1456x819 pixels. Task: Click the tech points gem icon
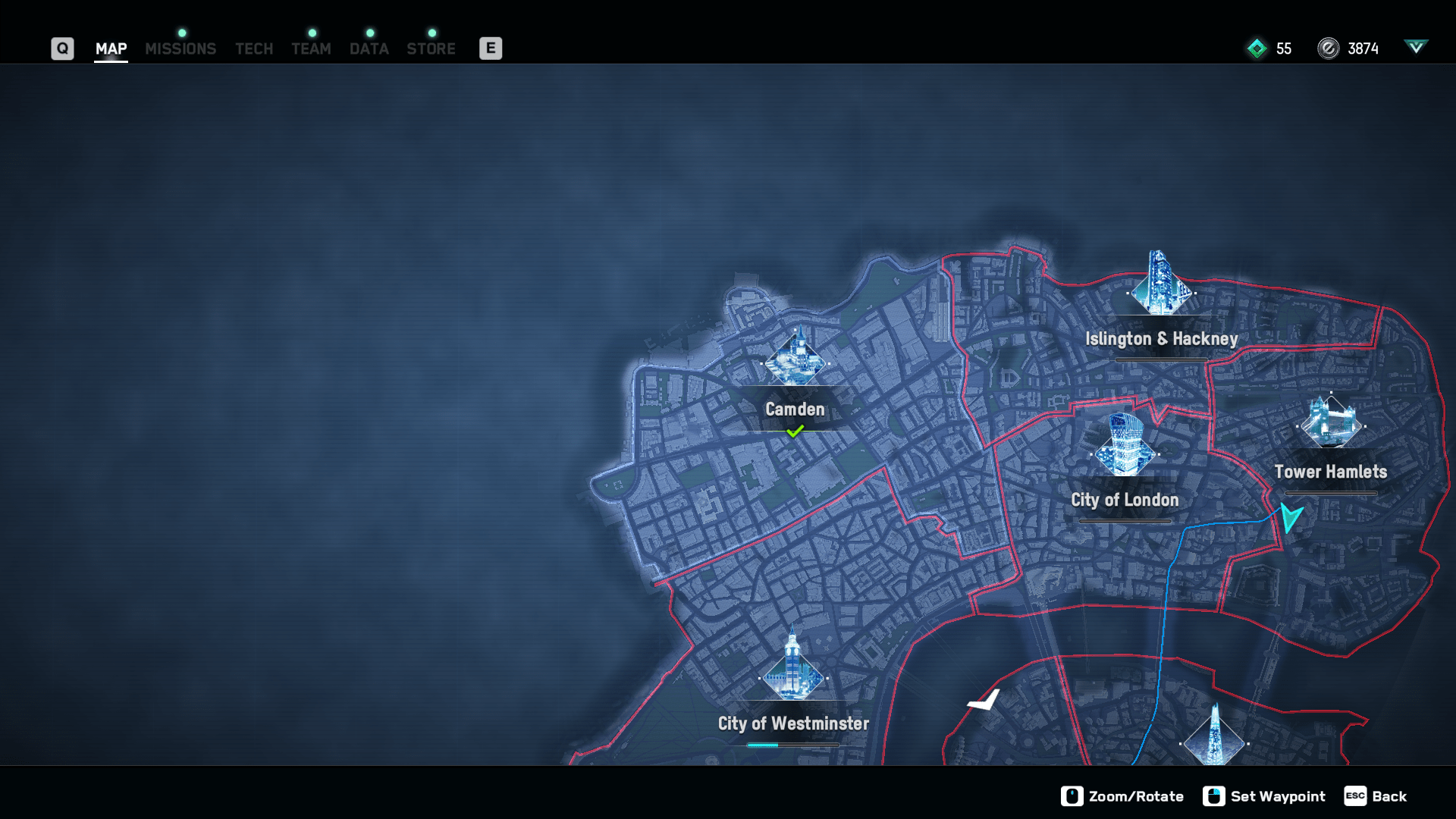[x=1258, y=48]
